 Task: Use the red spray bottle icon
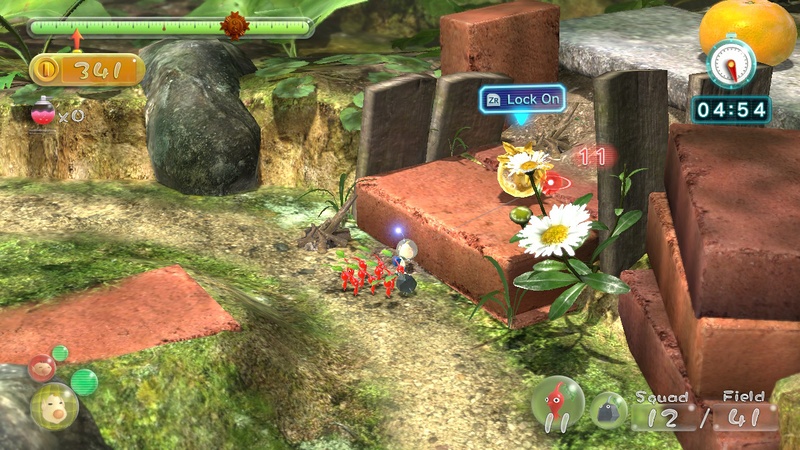point(43,116)
